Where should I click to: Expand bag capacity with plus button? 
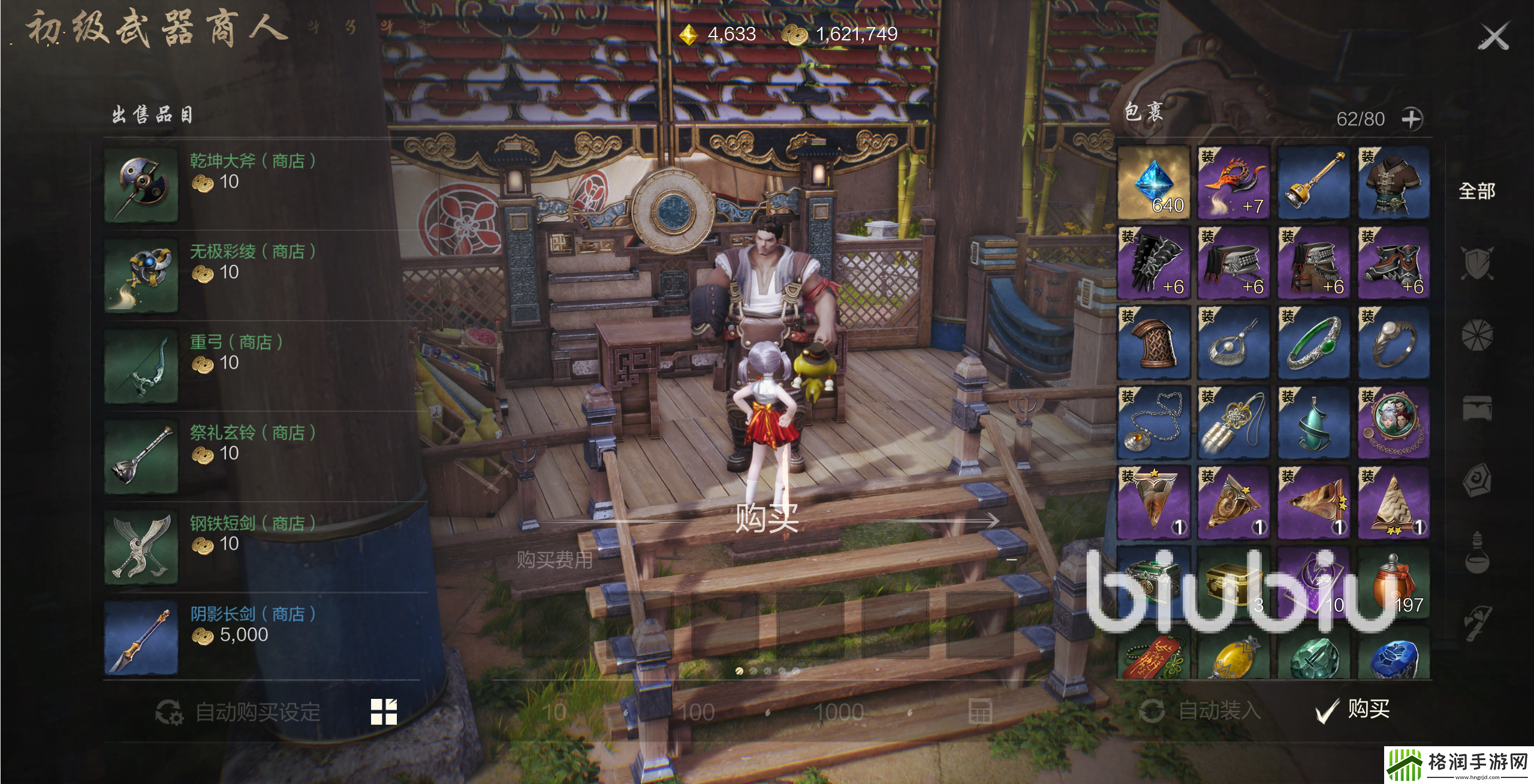coord(1412,119)
